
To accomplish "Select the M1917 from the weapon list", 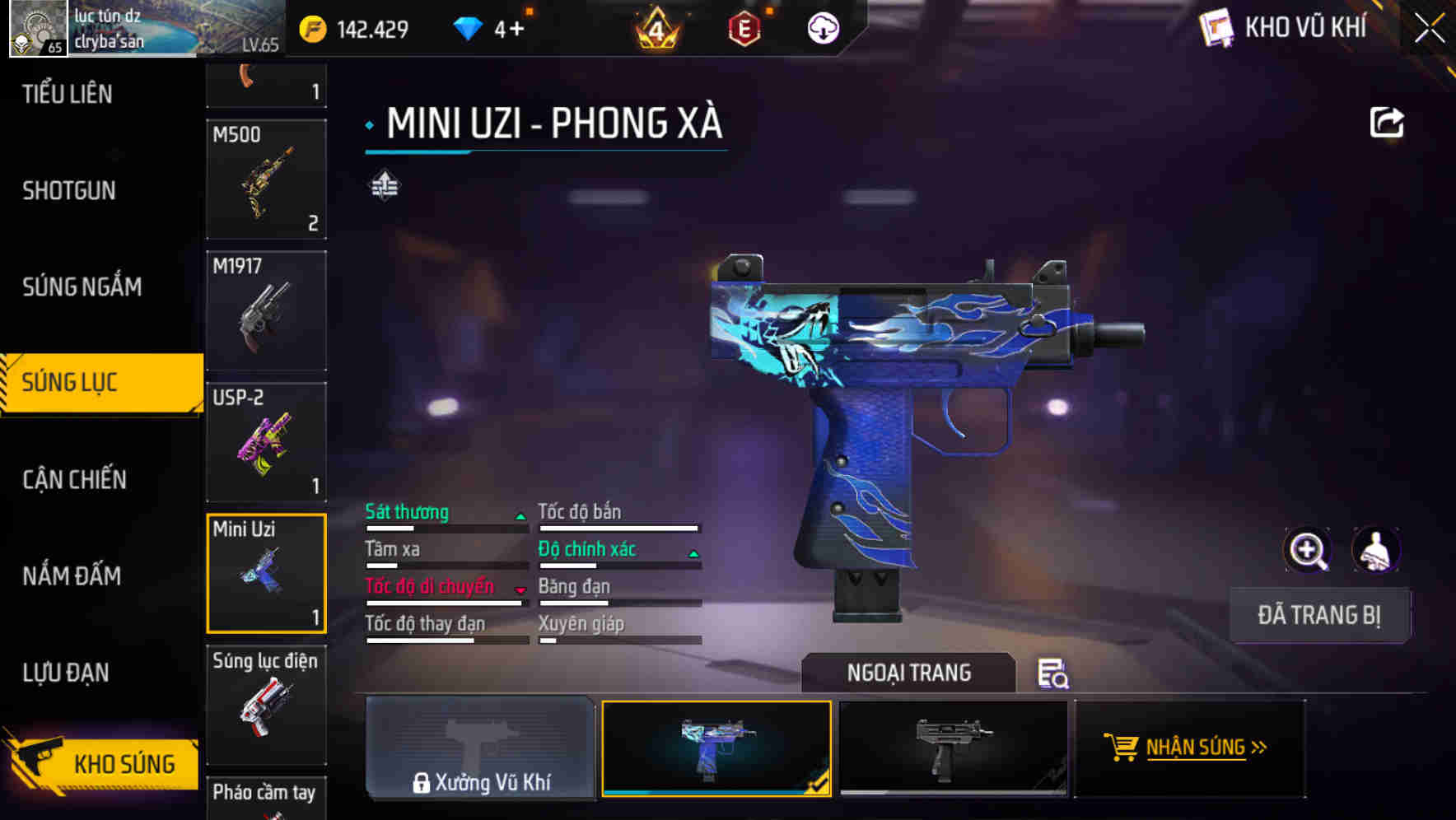I will 266,311.
